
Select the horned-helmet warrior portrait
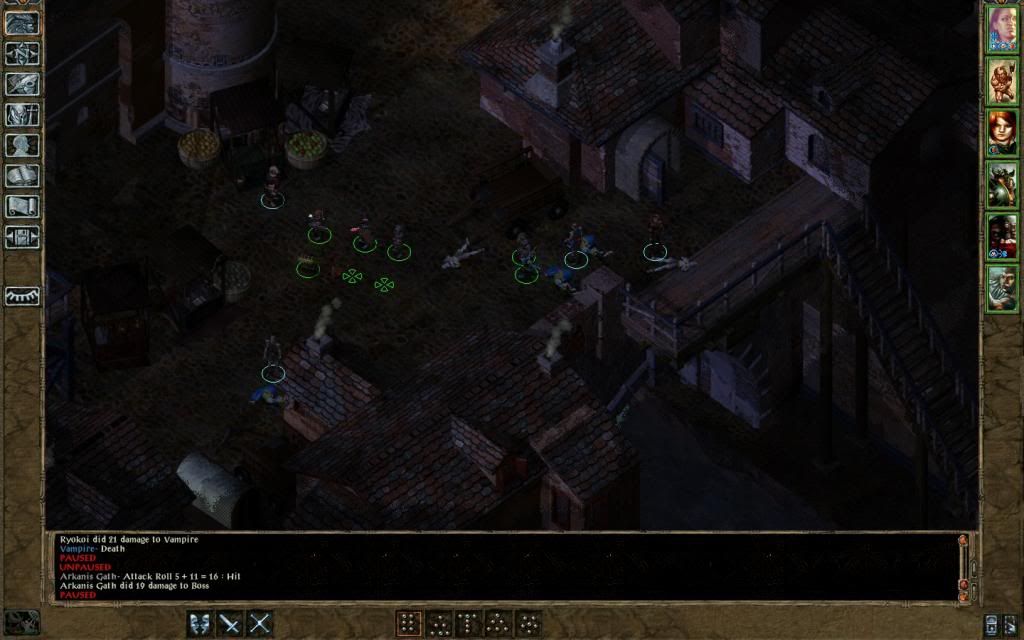pos(1001,185)
